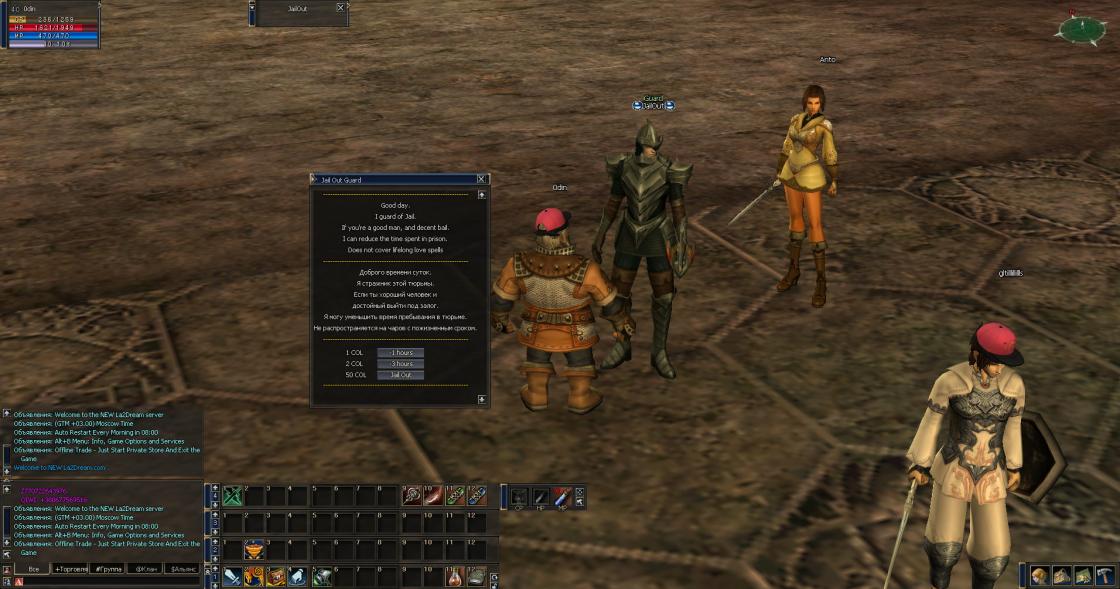Open the character status head icon
The width and height of the screenshot is (1120, 589).
point(1040,575)
